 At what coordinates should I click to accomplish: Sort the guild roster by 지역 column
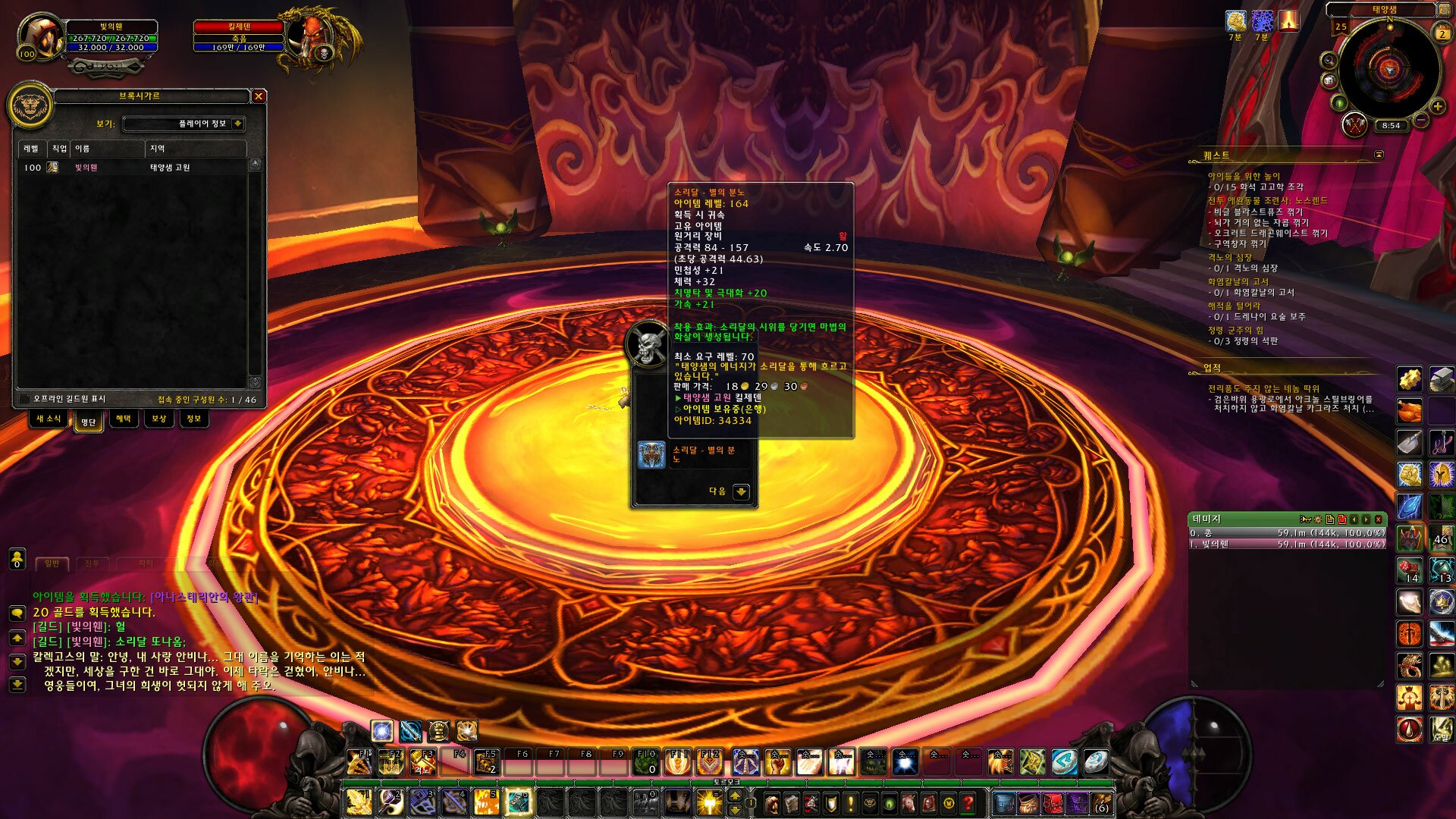click(195, 149)
